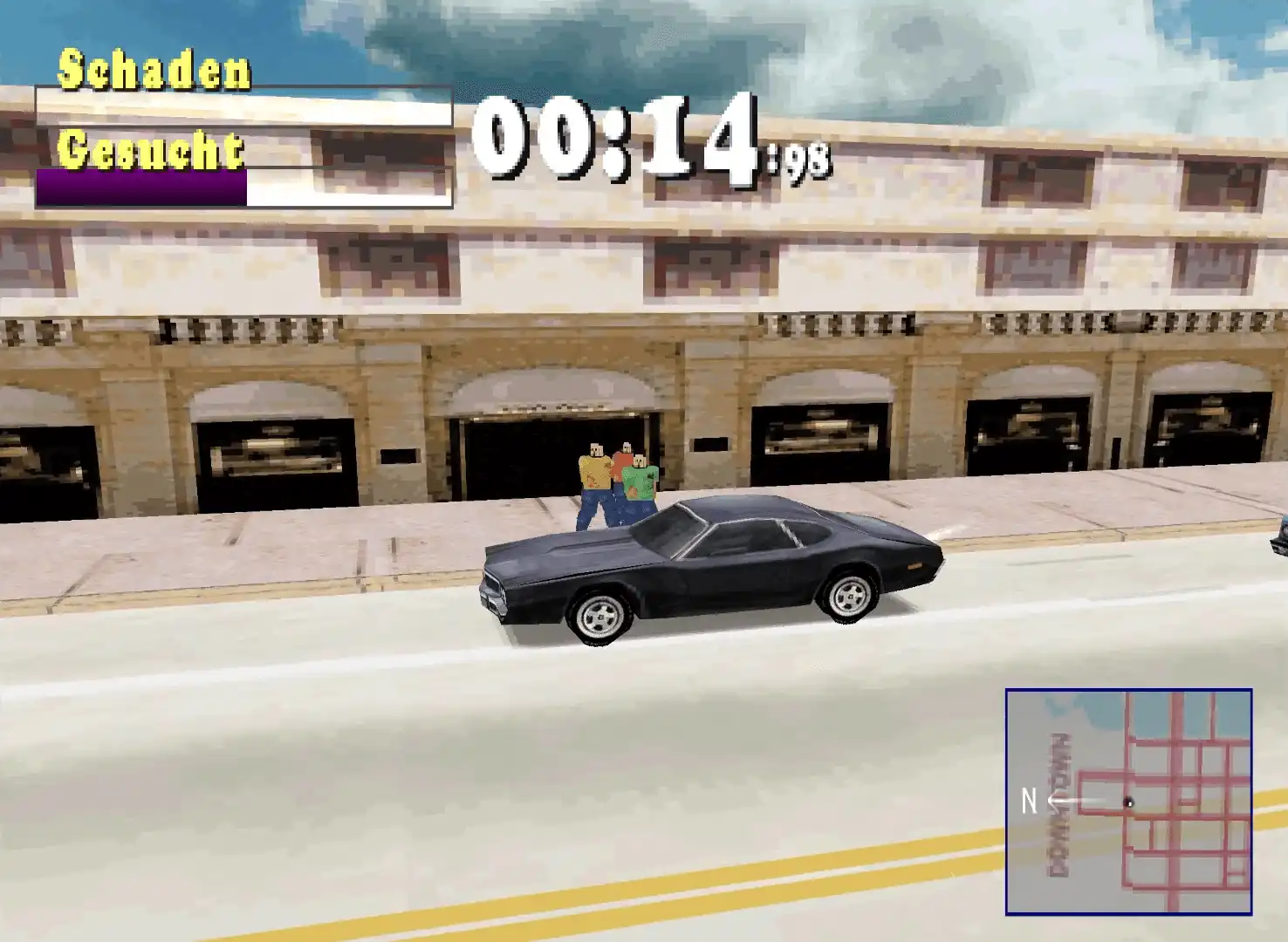Click the N compass marker on the minimap
This screenshot has height=942, width=1288.
[1030, 799]
